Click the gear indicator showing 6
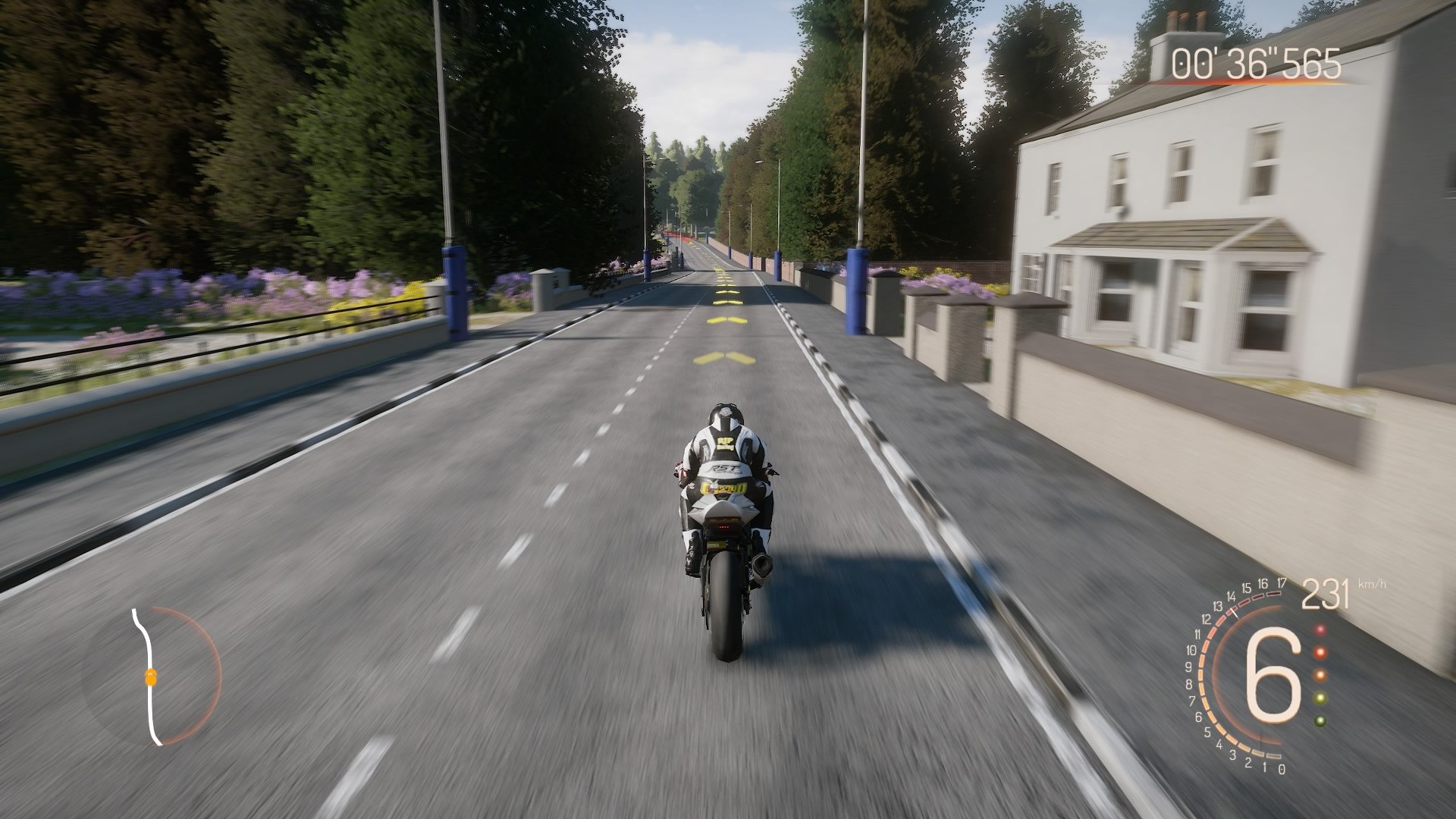Viewport: 1456px width, 819px height. tap(1274, 677)
